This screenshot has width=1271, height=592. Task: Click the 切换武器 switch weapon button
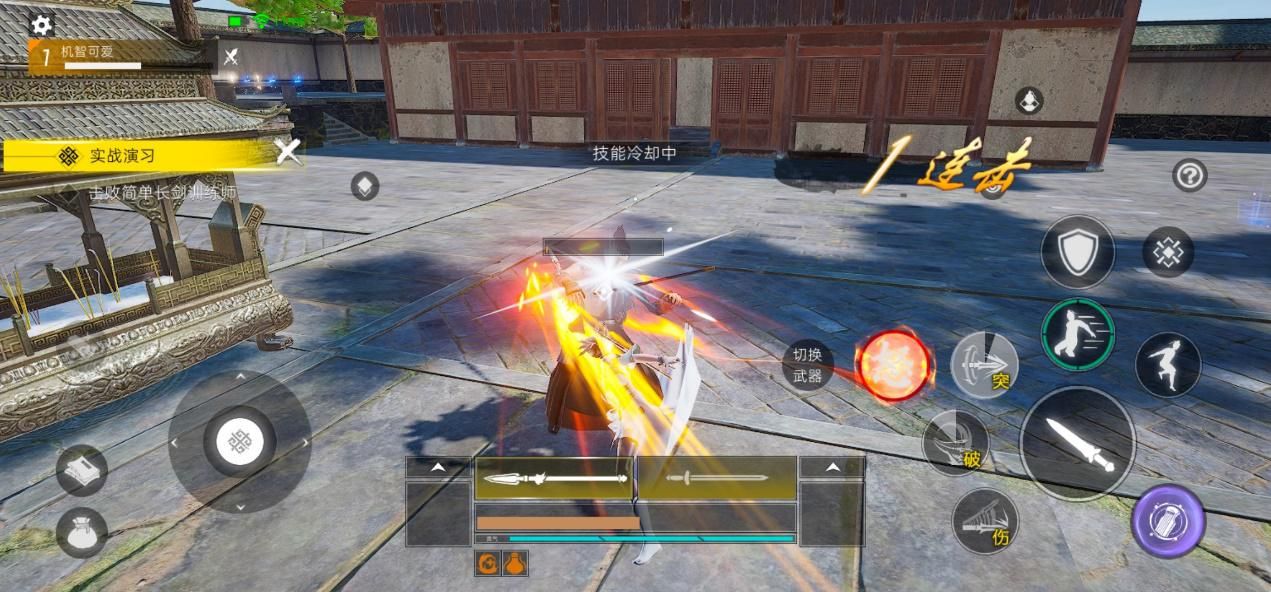(807, 365)
